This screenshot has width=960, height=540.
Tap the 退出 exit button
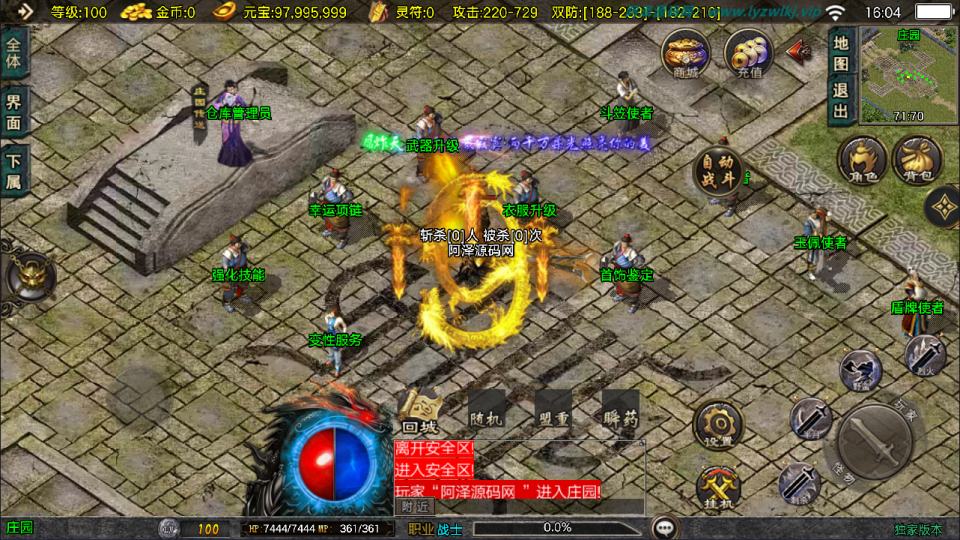(x=841, y=97)
